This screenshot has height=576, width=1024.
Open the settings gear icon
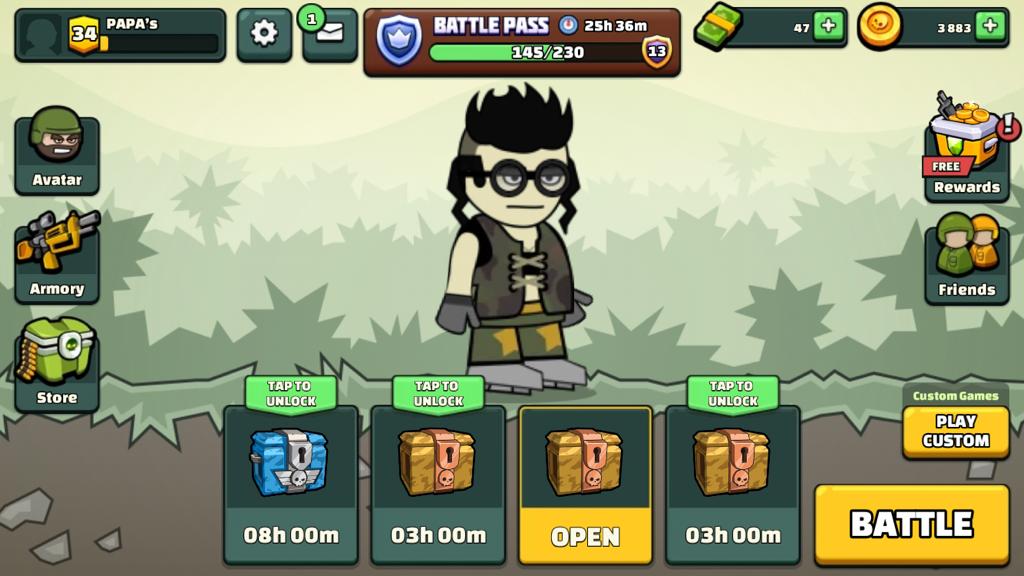coord(264,34)
